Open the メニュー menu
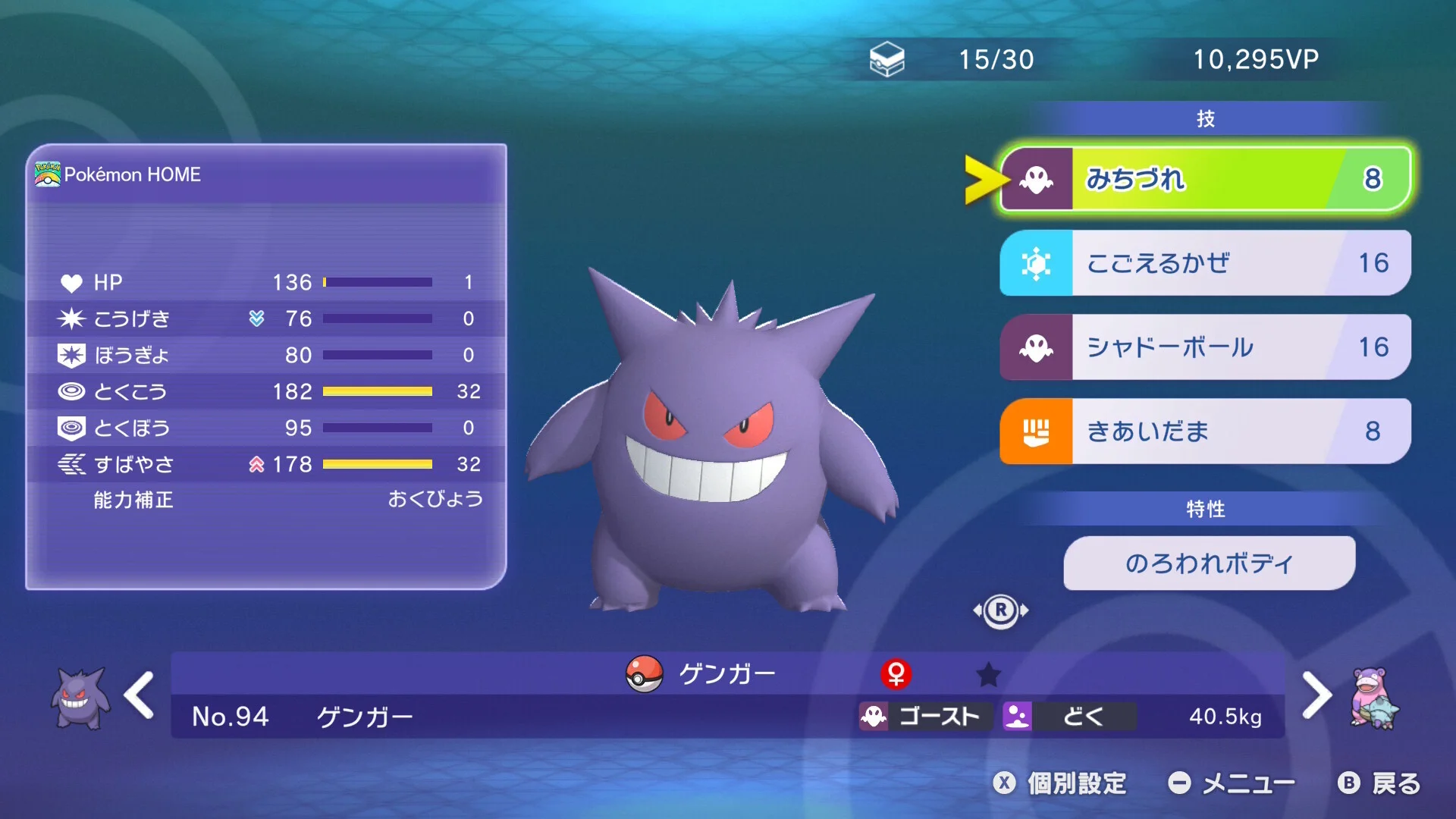The image size is (1456, 819). (1232, 783)
